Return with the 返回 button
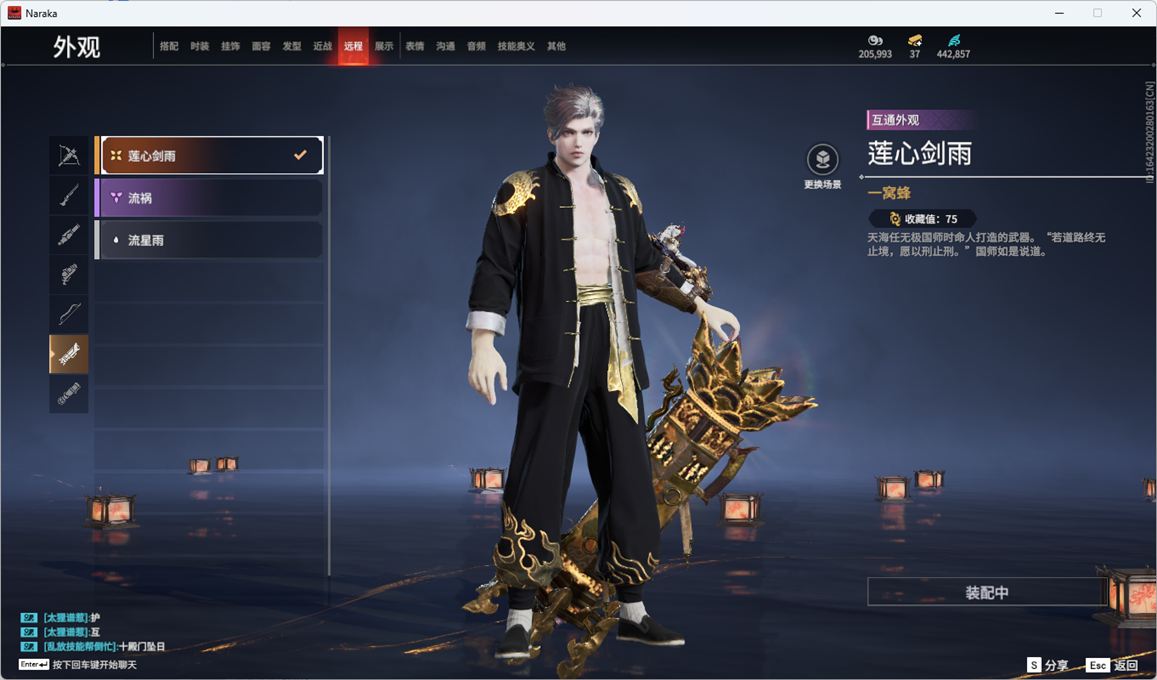 coord(1113,665)
